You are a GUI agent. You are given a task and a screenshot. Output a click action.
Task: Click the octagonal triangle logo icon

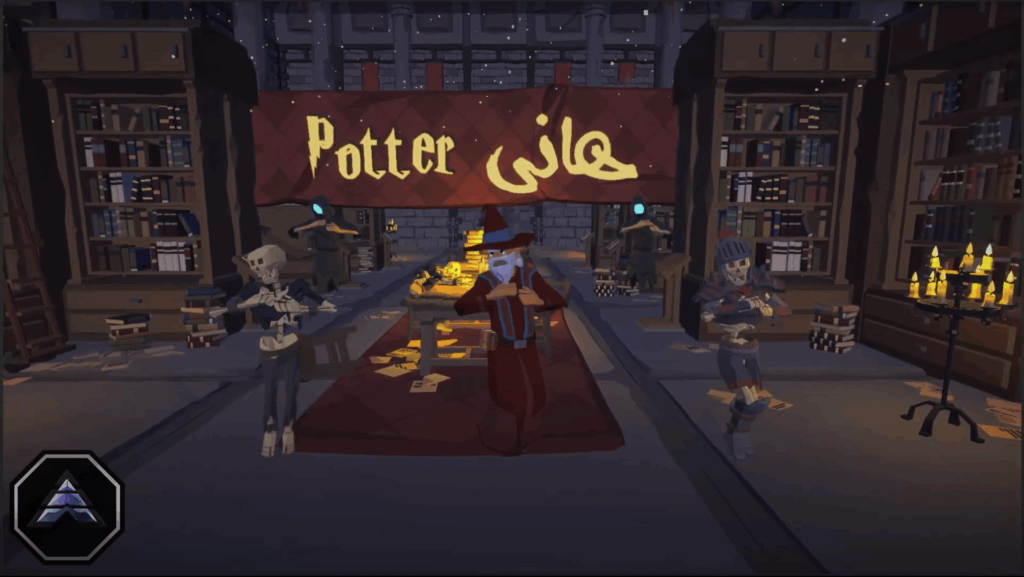pos(66,506)
